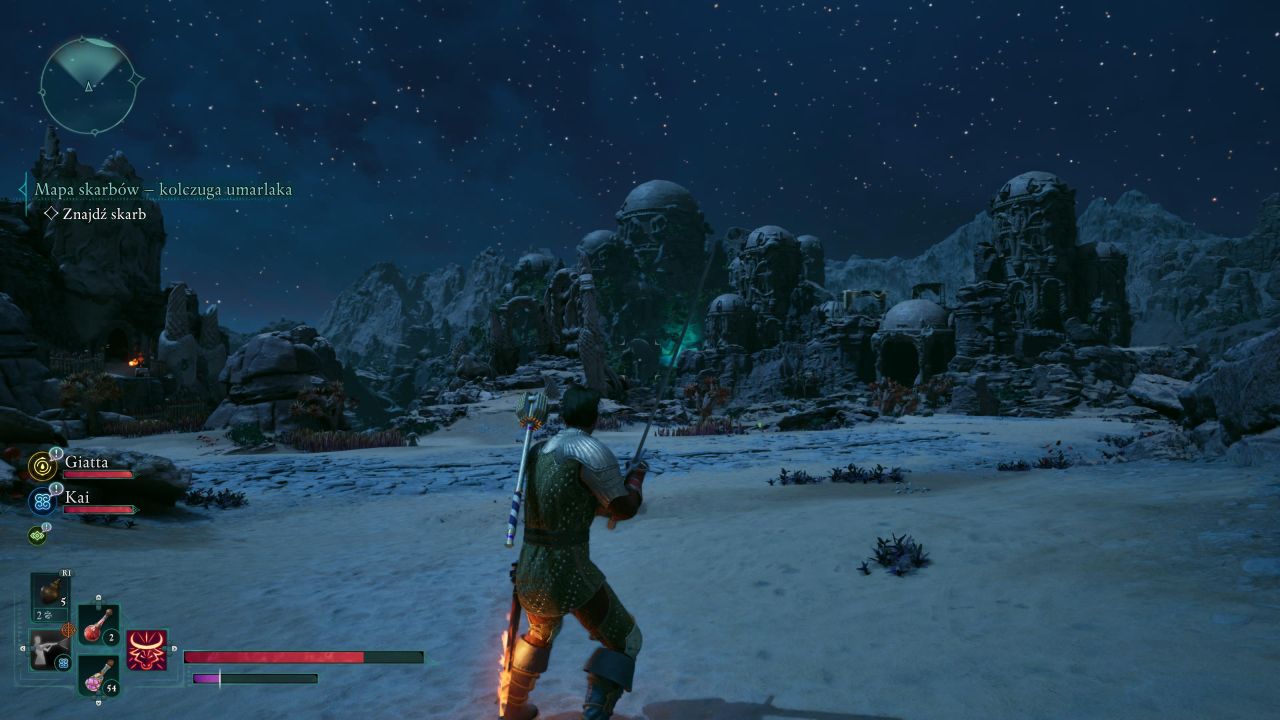
Task: Use the grenade throwable slot
Action: (49, 596)
